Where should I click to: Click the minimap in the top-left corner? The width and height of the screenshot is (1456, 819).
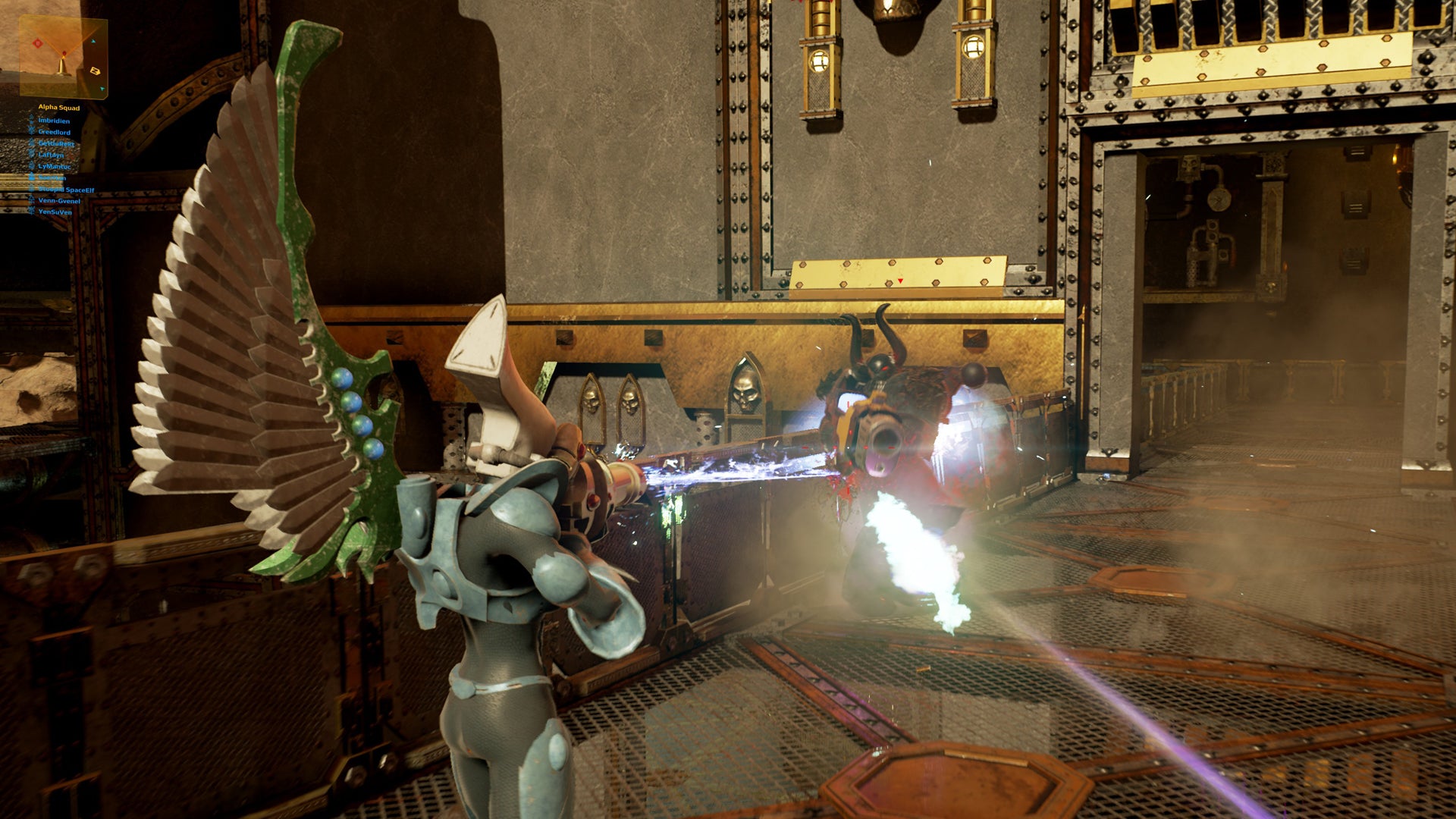click(63, 57)
